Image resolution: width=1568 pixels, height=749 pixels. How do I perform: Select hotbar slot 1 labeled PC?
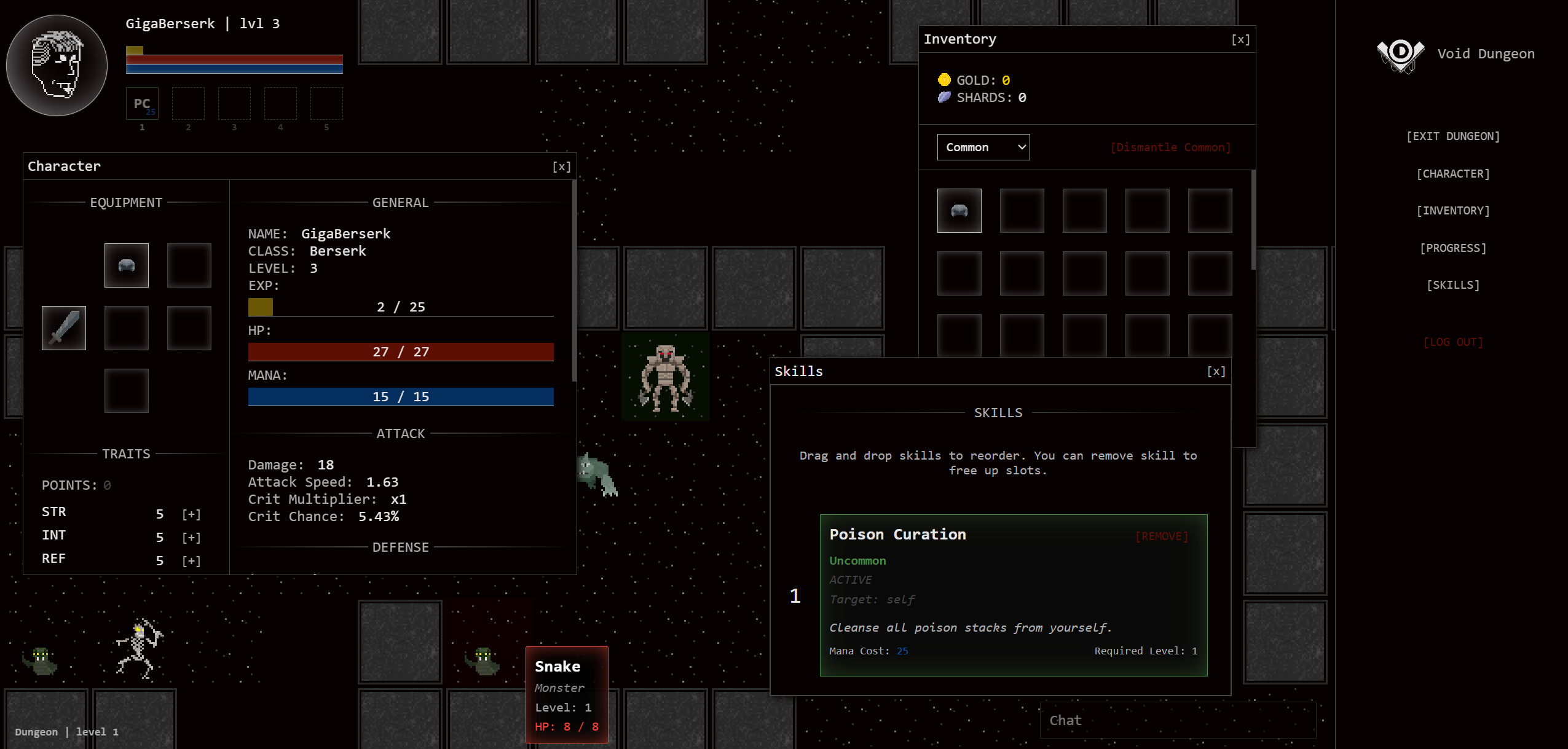[x=141, y=103]
